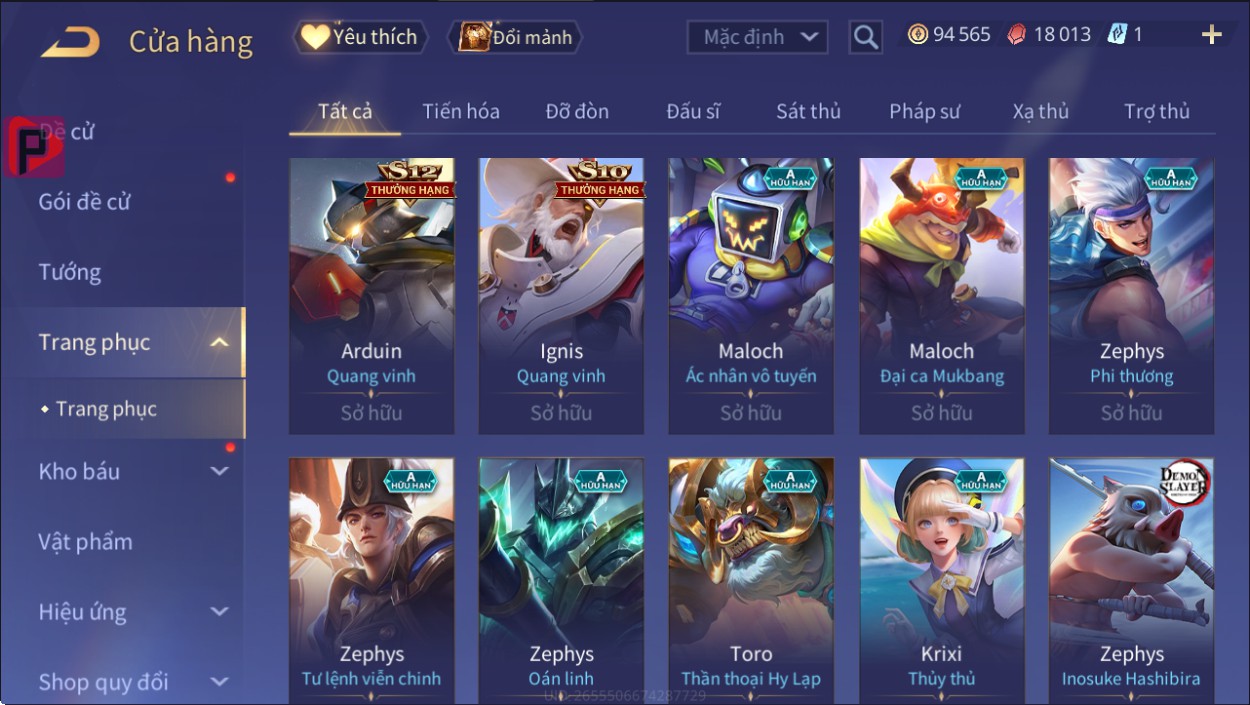
Task: Pick the Krixi Thủy thủ skin card
Action: [941, 580]
